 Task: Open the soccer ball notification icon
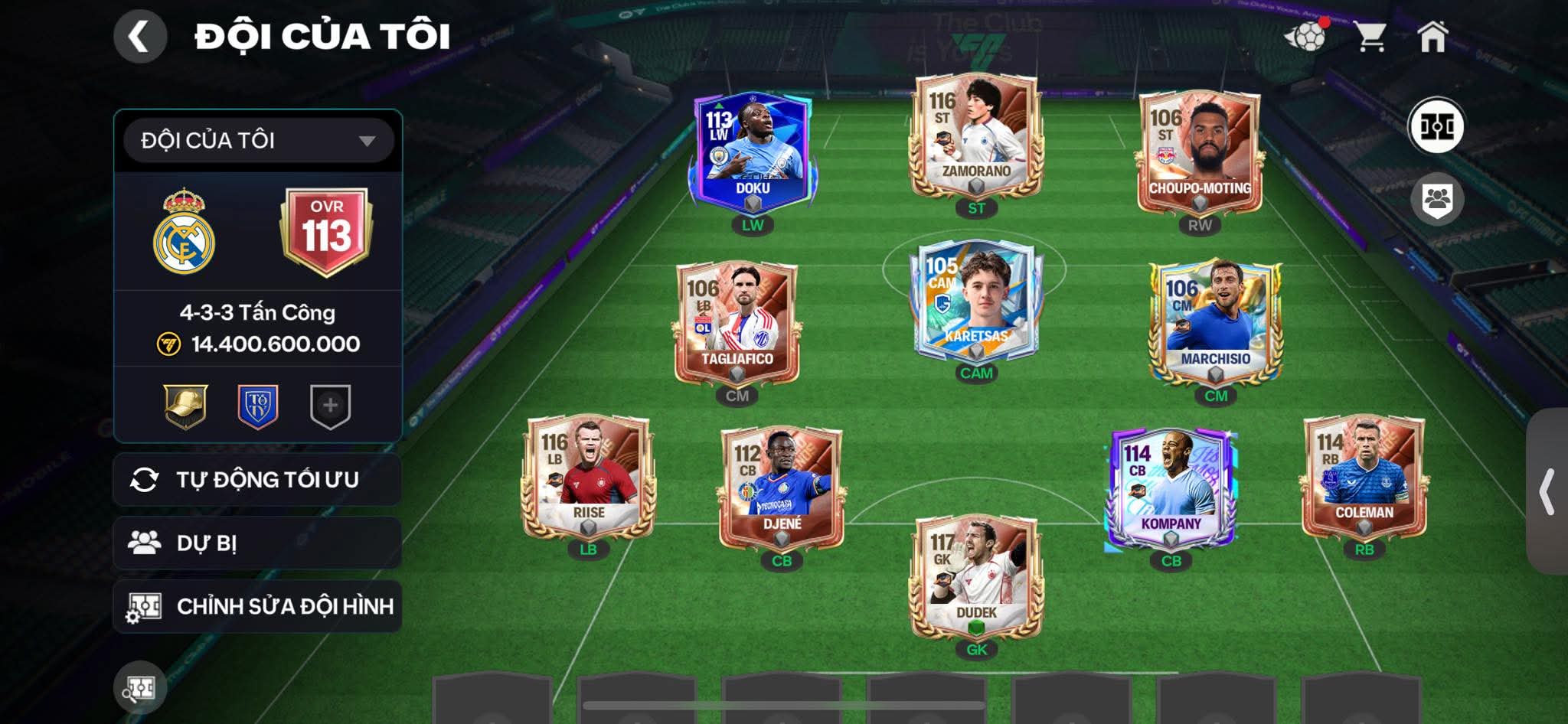(1305, 36)
